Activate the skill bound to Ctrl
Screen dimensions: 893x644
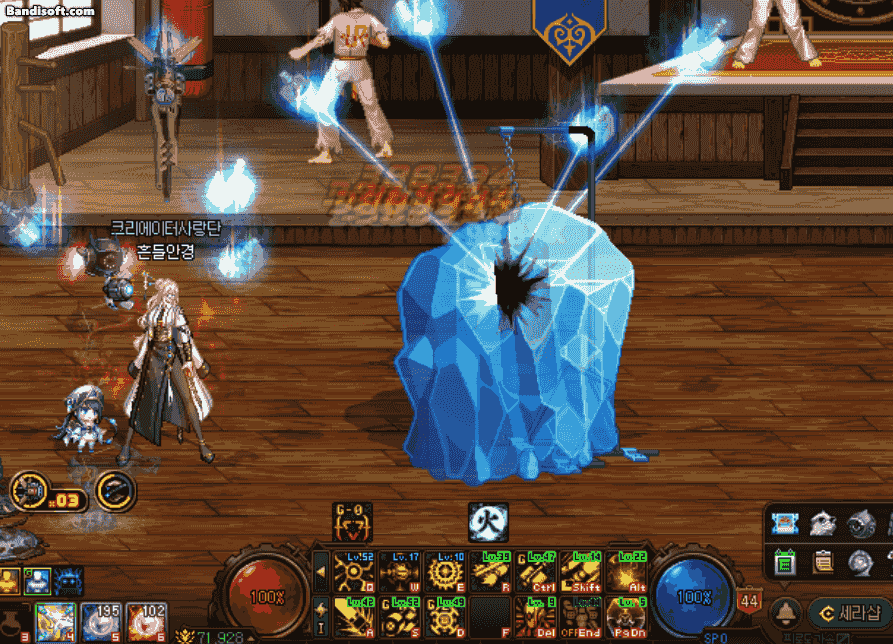click(x=537, y=573)
